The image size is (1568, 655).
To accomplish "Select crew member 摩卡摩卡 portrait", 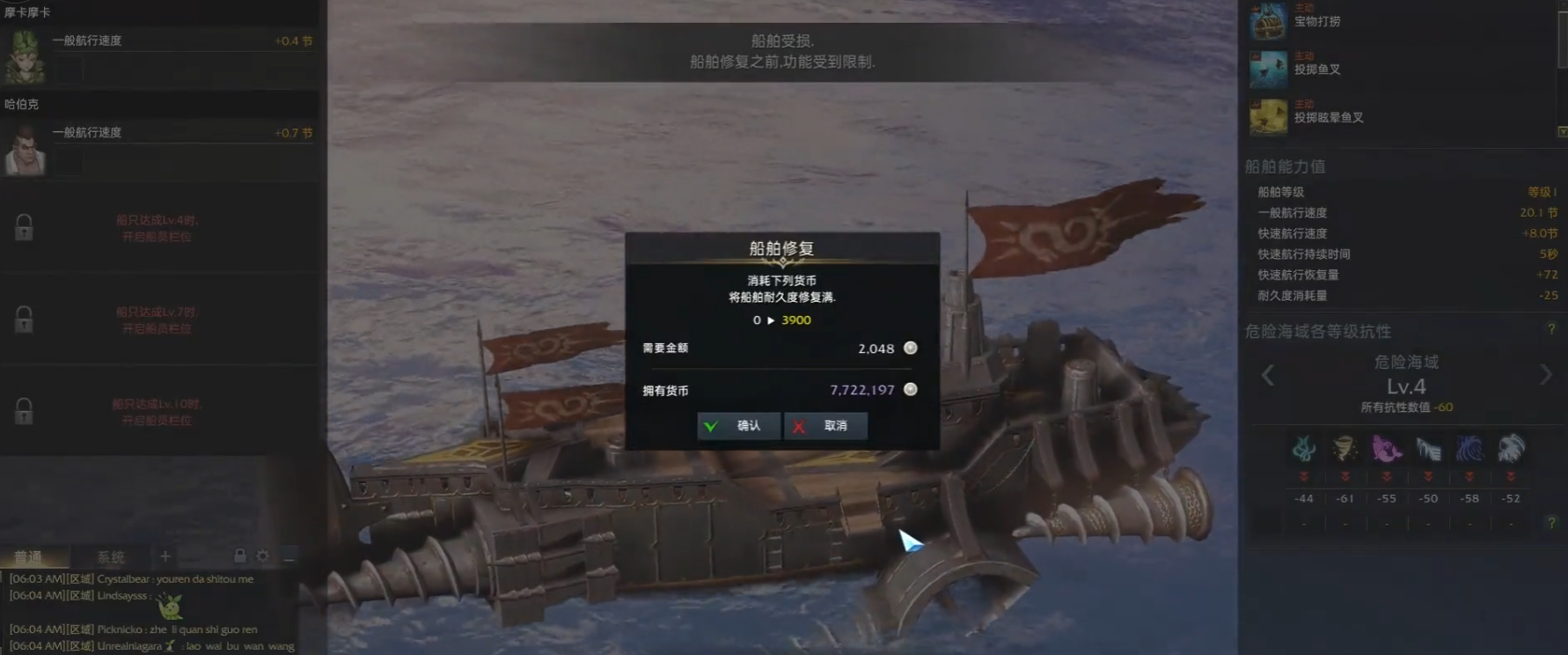I will [x=25, y=56].
